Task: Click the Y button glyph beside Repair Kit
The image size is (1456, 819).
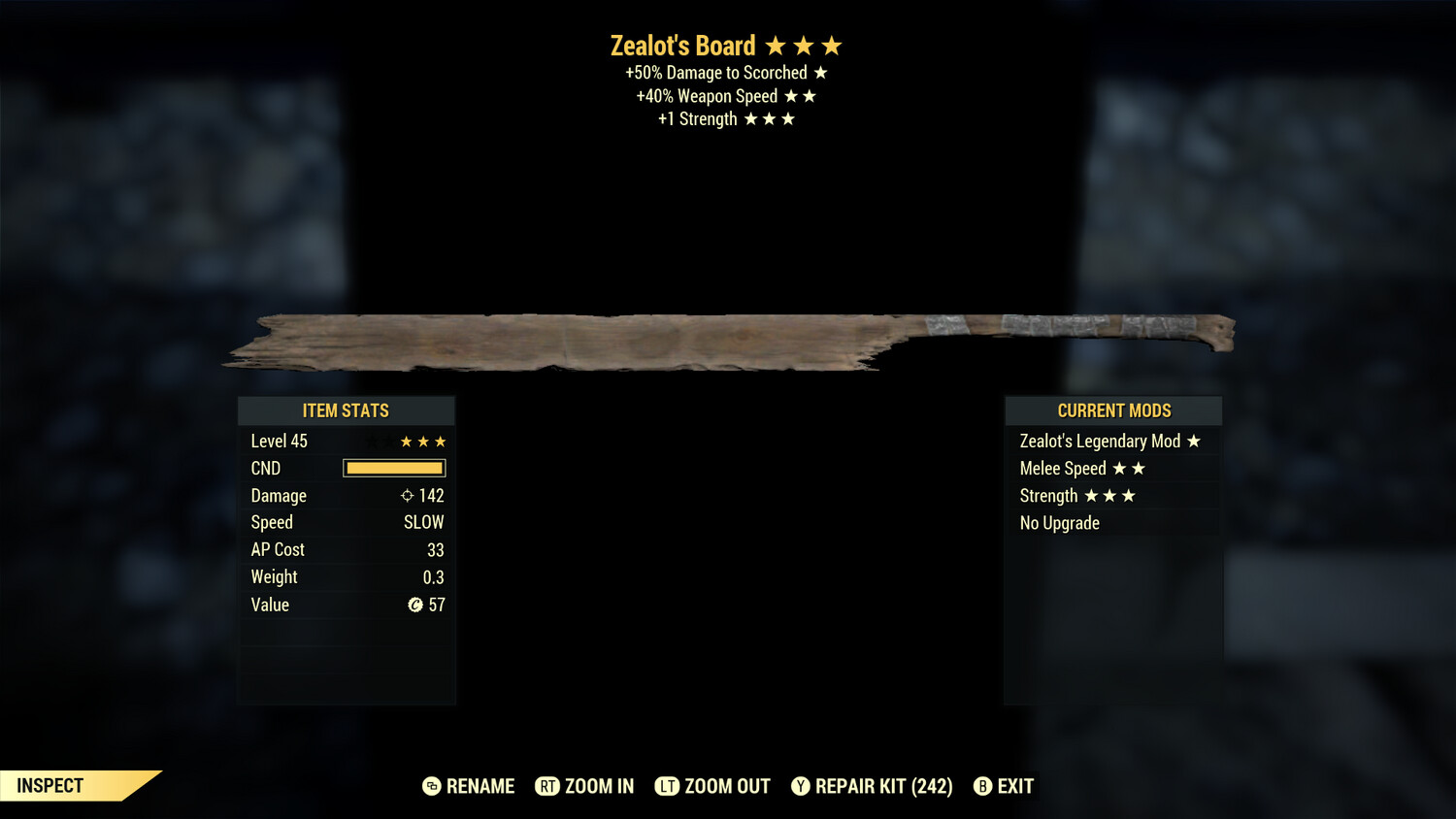Action: [802, 786]
